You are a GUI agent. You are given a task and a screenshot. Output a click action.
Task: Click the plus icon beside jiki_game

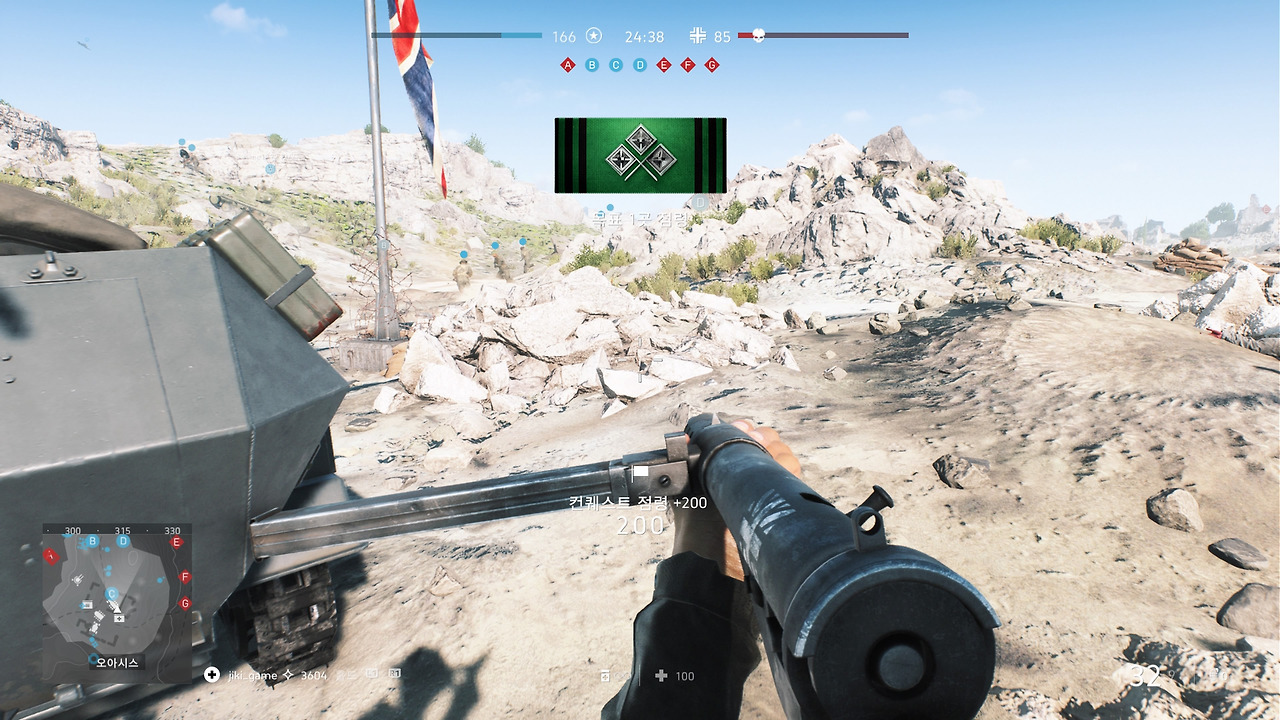(212, 675)
